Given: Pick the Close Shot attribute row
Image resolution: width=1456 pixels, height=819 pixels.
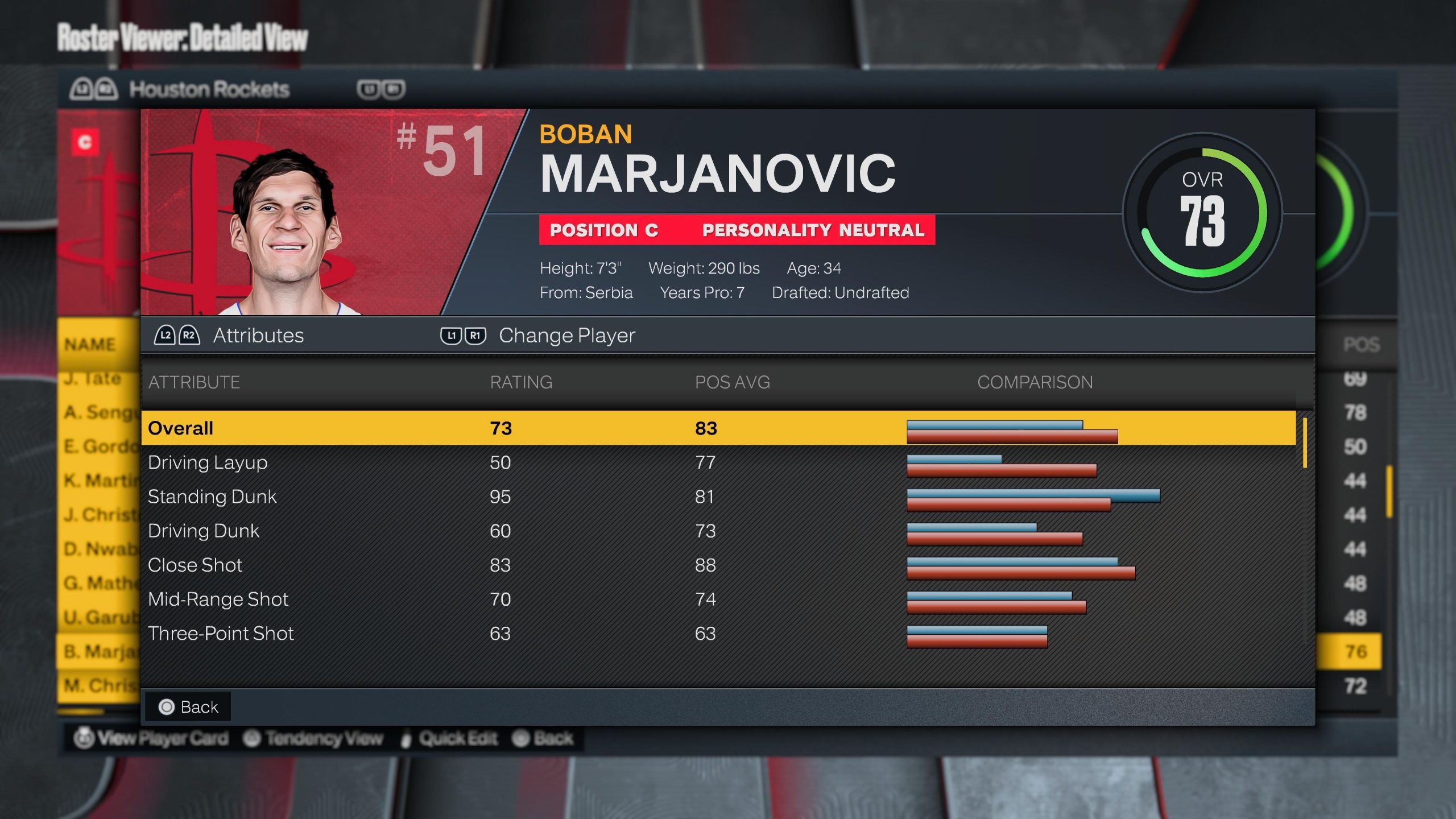Looking at the screenshot, I should click(x=718, y=565).
